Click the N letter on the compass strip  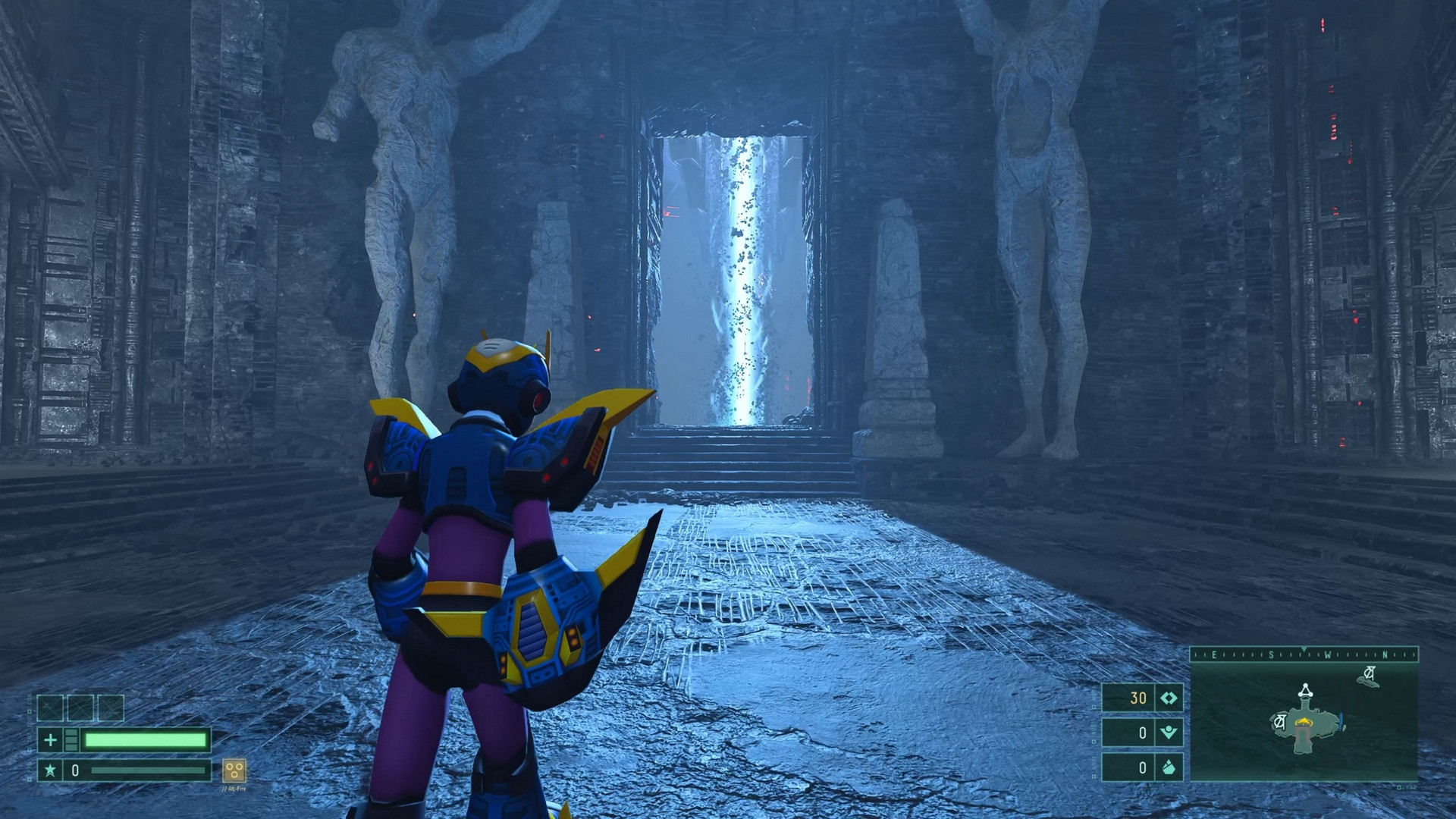(x=1385, y=654)
